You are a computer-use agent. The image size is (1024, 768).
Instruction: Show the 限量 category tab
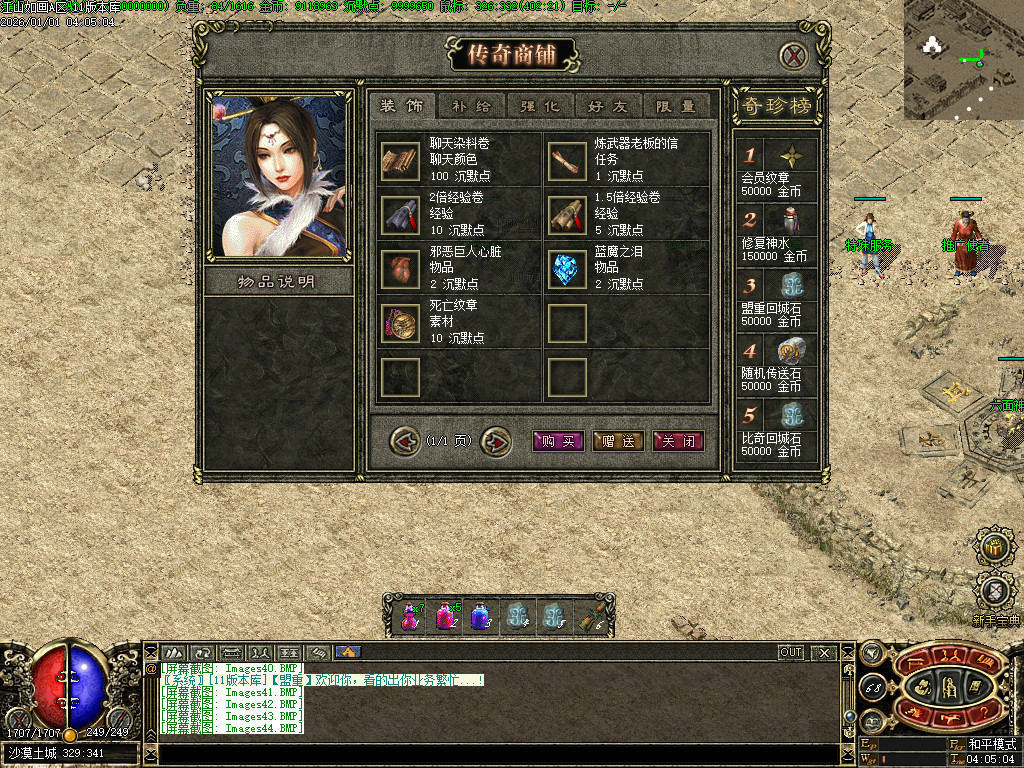click(x=676, y=106)
